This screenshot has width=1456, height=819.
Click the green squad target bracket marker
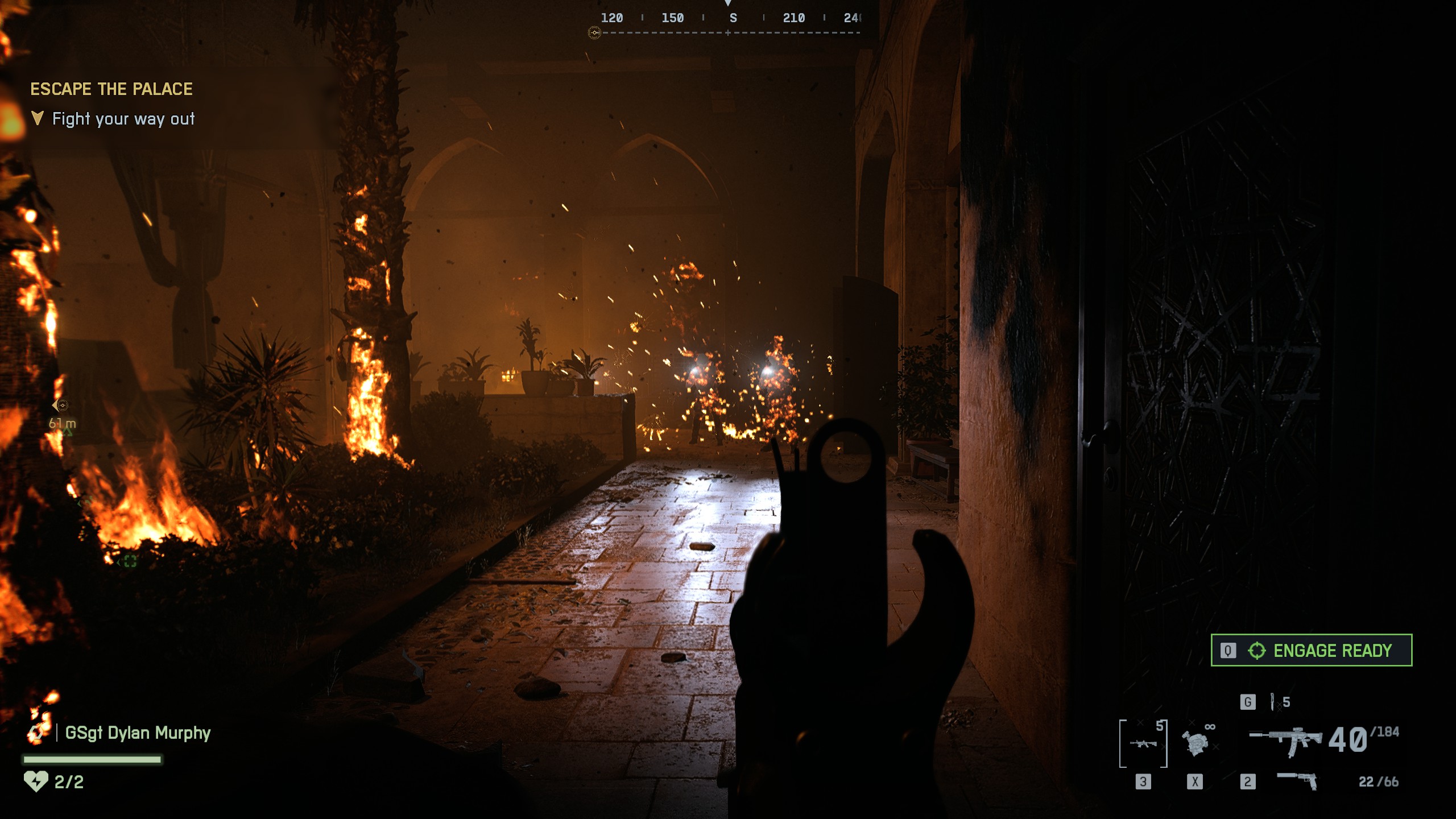[x=130, y=561]
